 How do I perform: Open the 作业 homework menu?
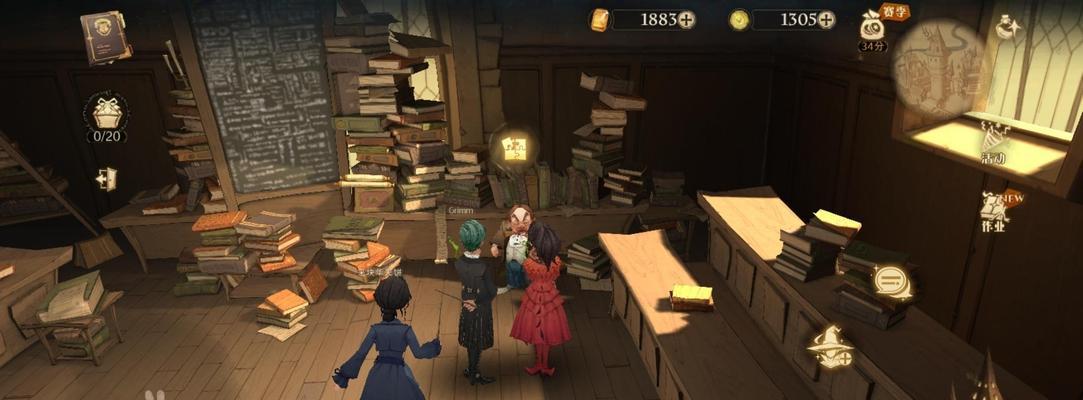tap(995, 210)
